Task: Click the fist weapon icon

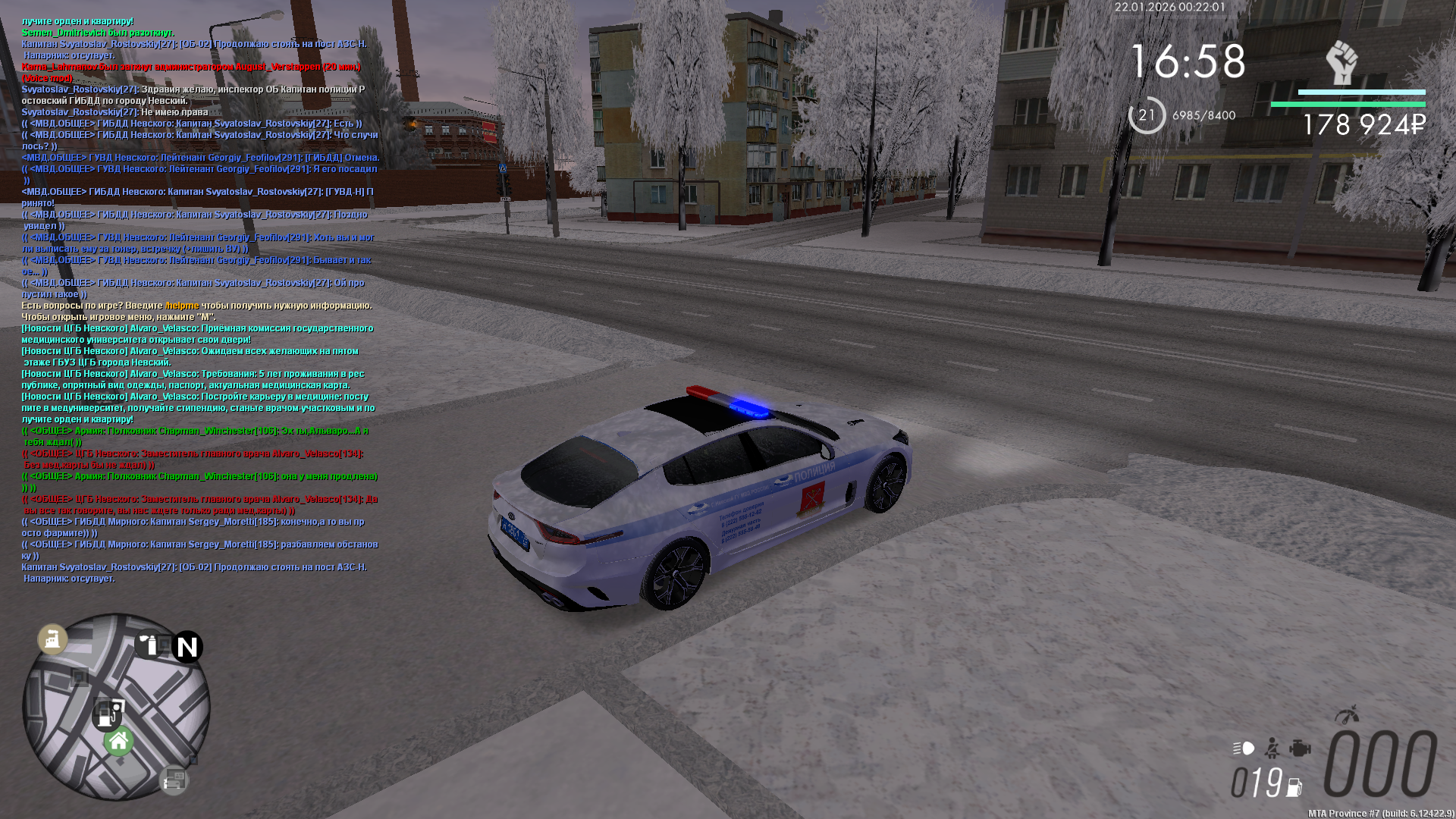Action: click(x=1341, y=62)
